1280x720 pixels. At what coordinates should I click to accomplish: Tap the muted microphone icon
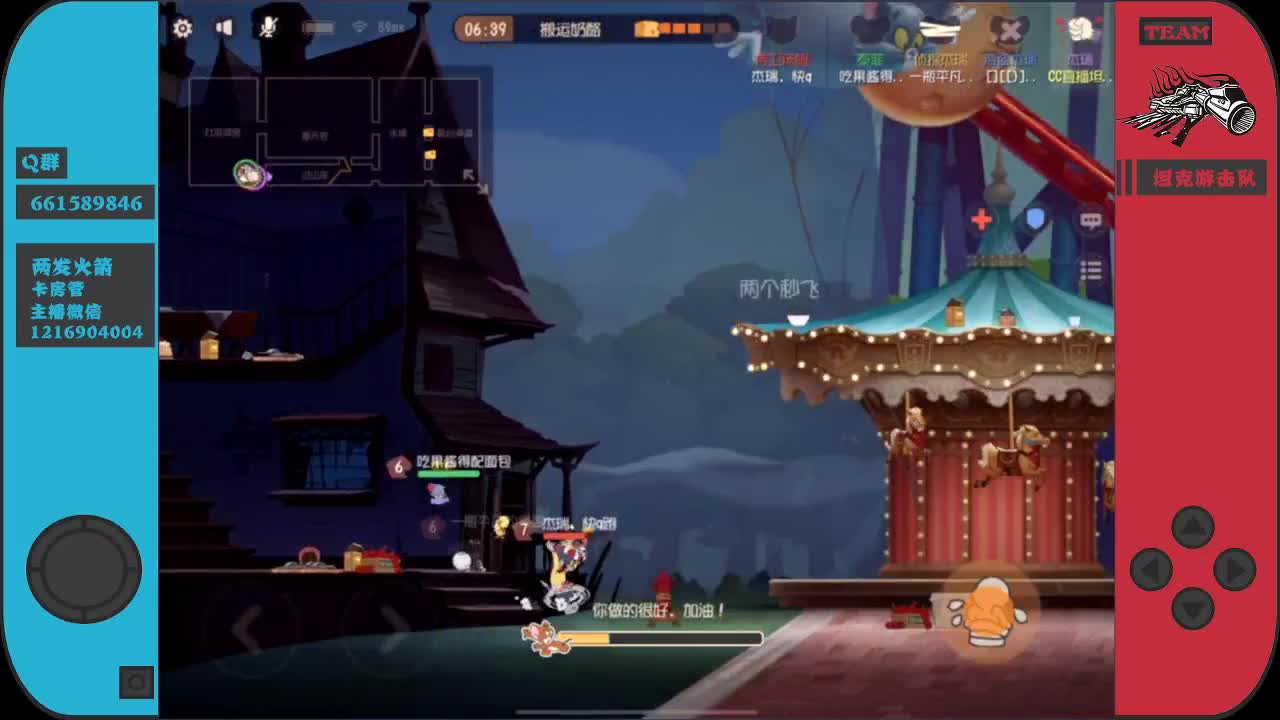(267, 28)
